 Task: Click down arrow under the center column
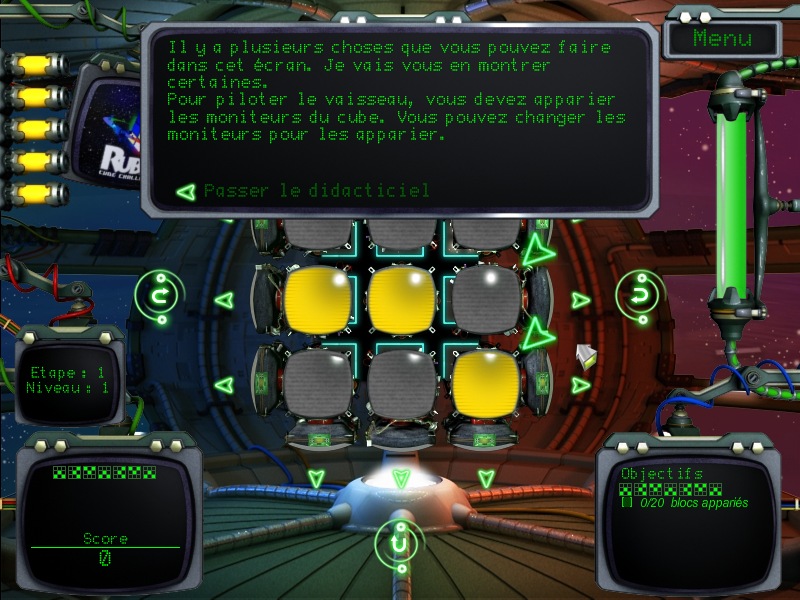401,478
